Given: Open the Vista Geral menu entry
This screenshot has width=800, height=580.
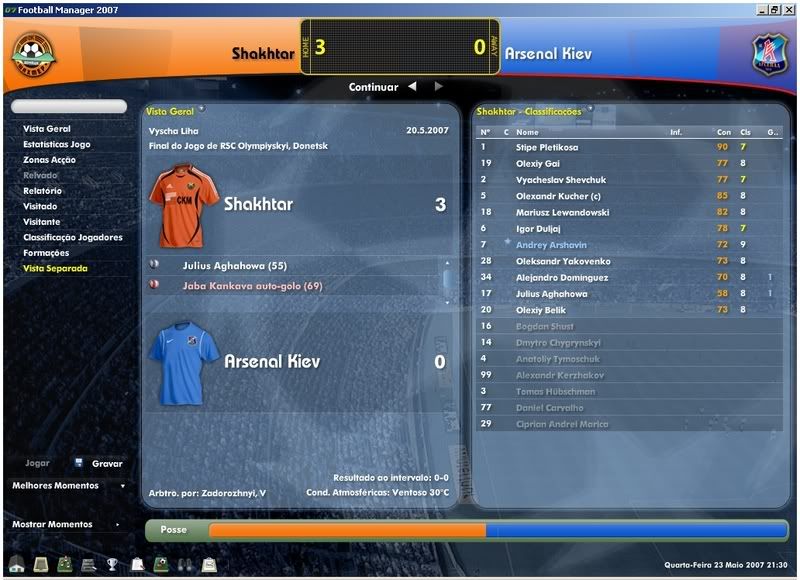Looking at the screenshot, I should point(46,129).
